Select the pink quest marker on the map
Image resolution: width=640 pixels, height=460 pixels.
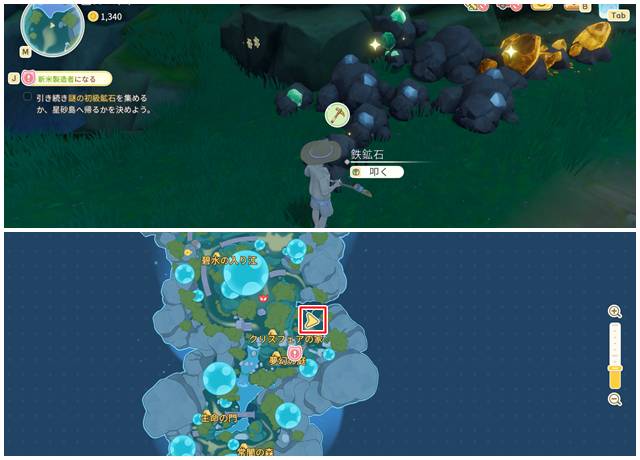pos(295,352)
